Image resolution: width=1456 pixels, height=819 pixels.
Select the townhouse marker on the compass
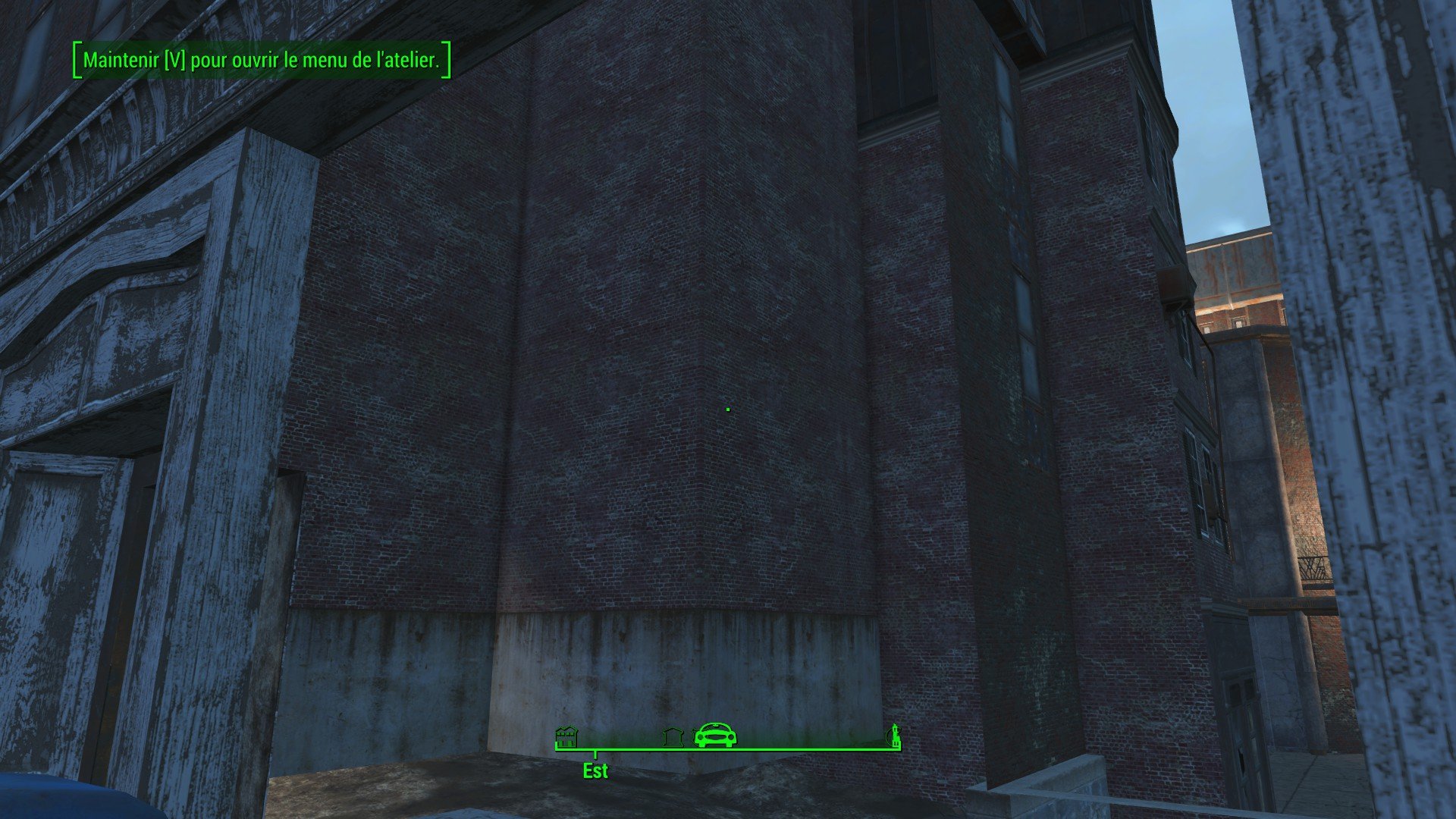tap(566, 736)
